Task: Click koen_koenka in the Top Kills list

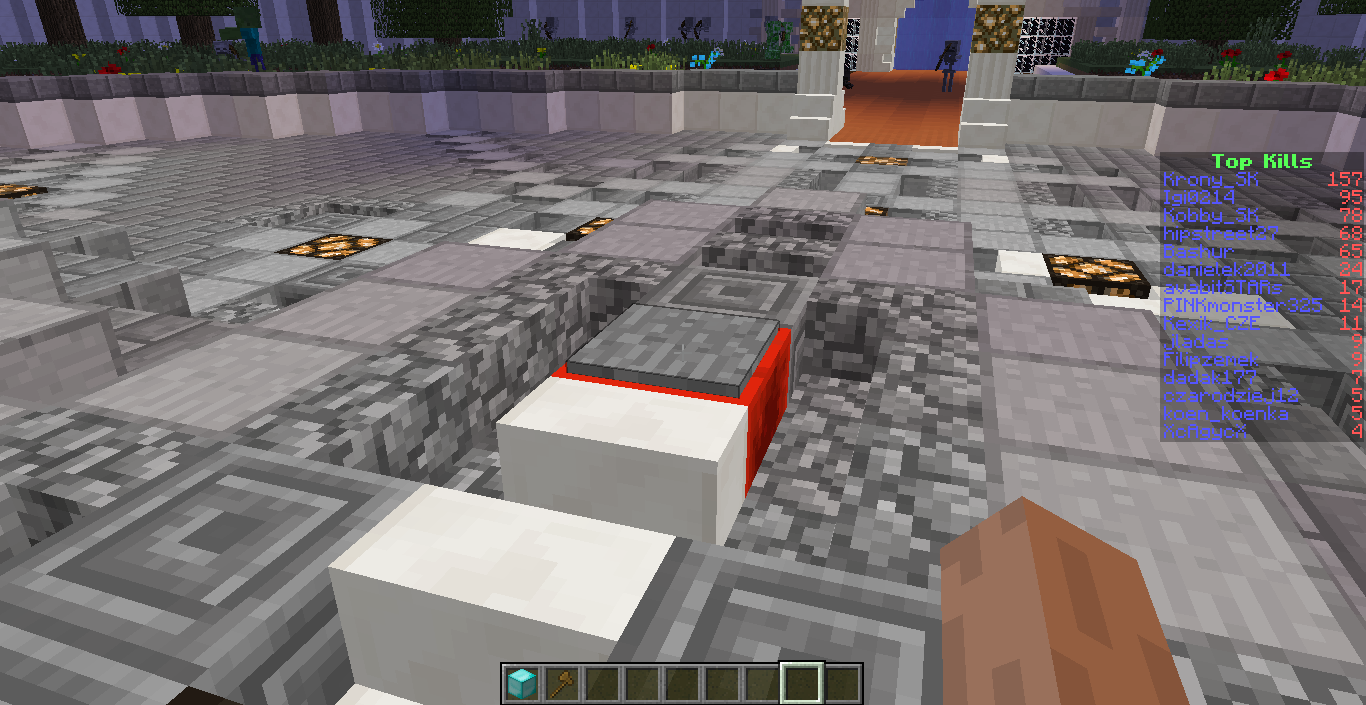Action: coord(1225,413)
